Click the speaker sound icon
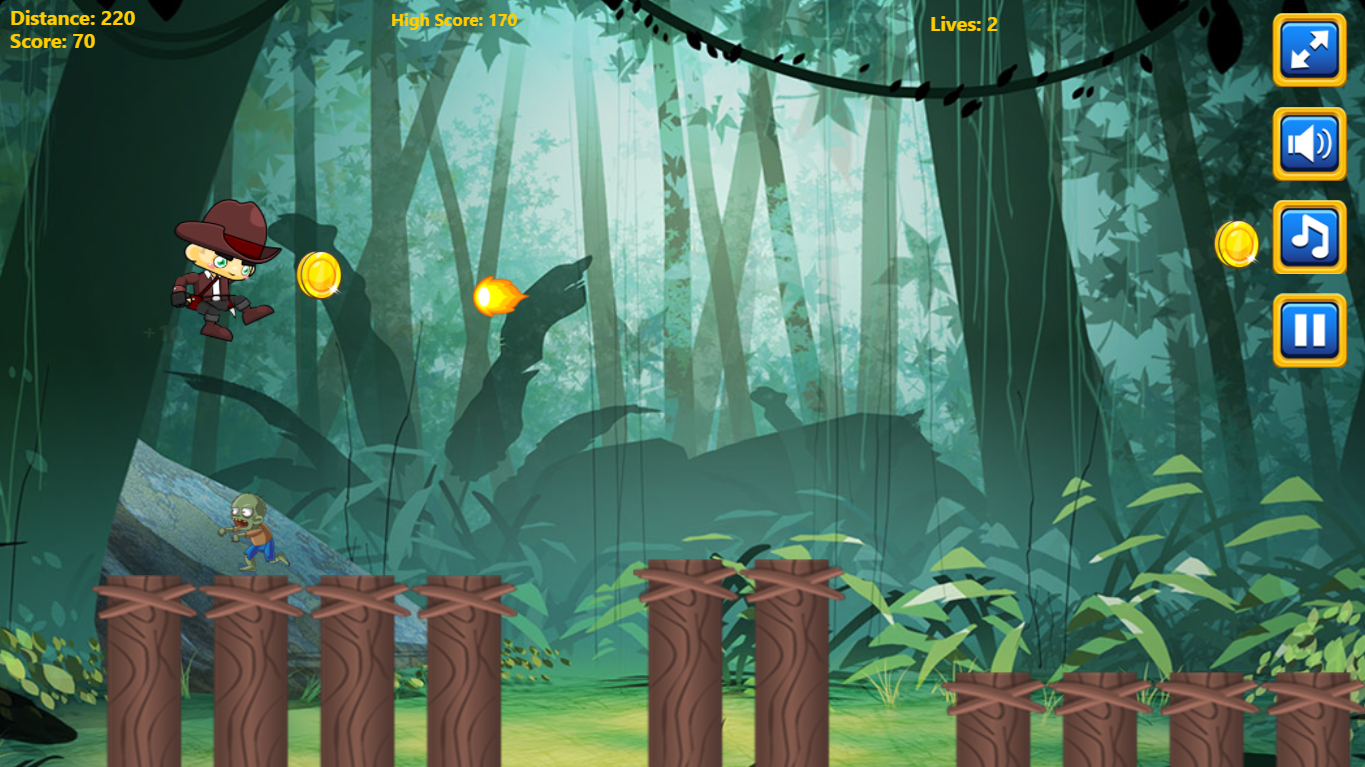This screenshot has width=1365, height=767. point(1308,142)
